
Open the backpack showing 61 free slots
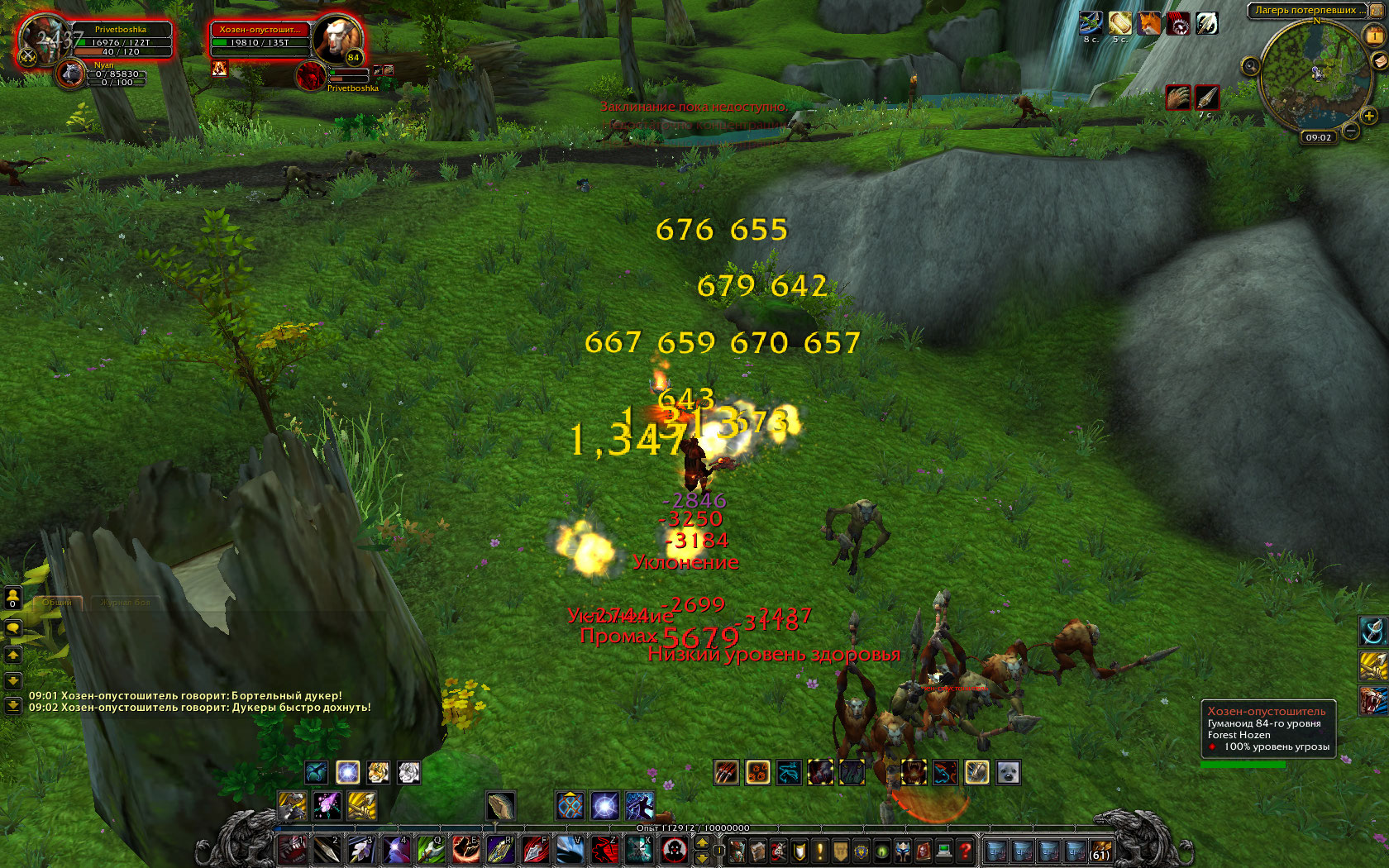[1100, 850]
